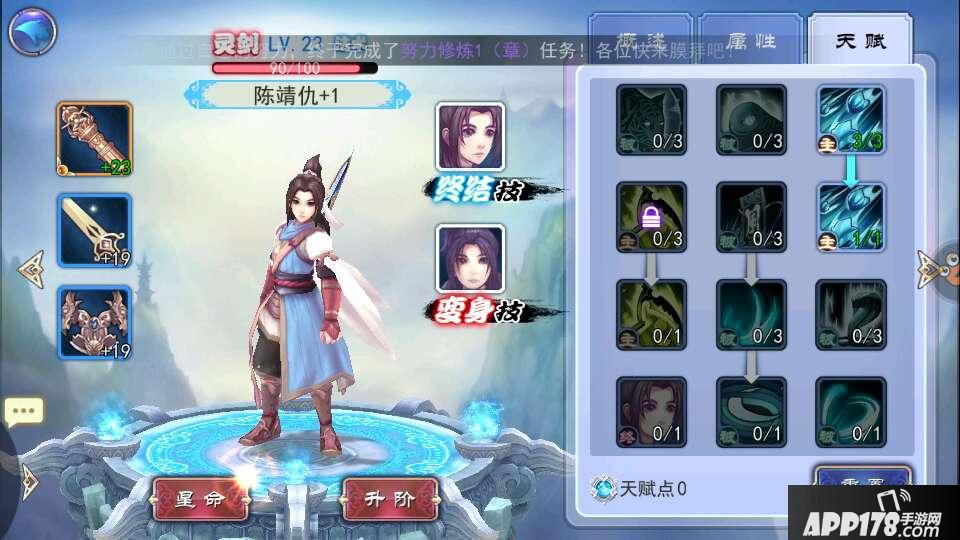Select the 1/1 blue talent icon

click(x=850, y=217)
